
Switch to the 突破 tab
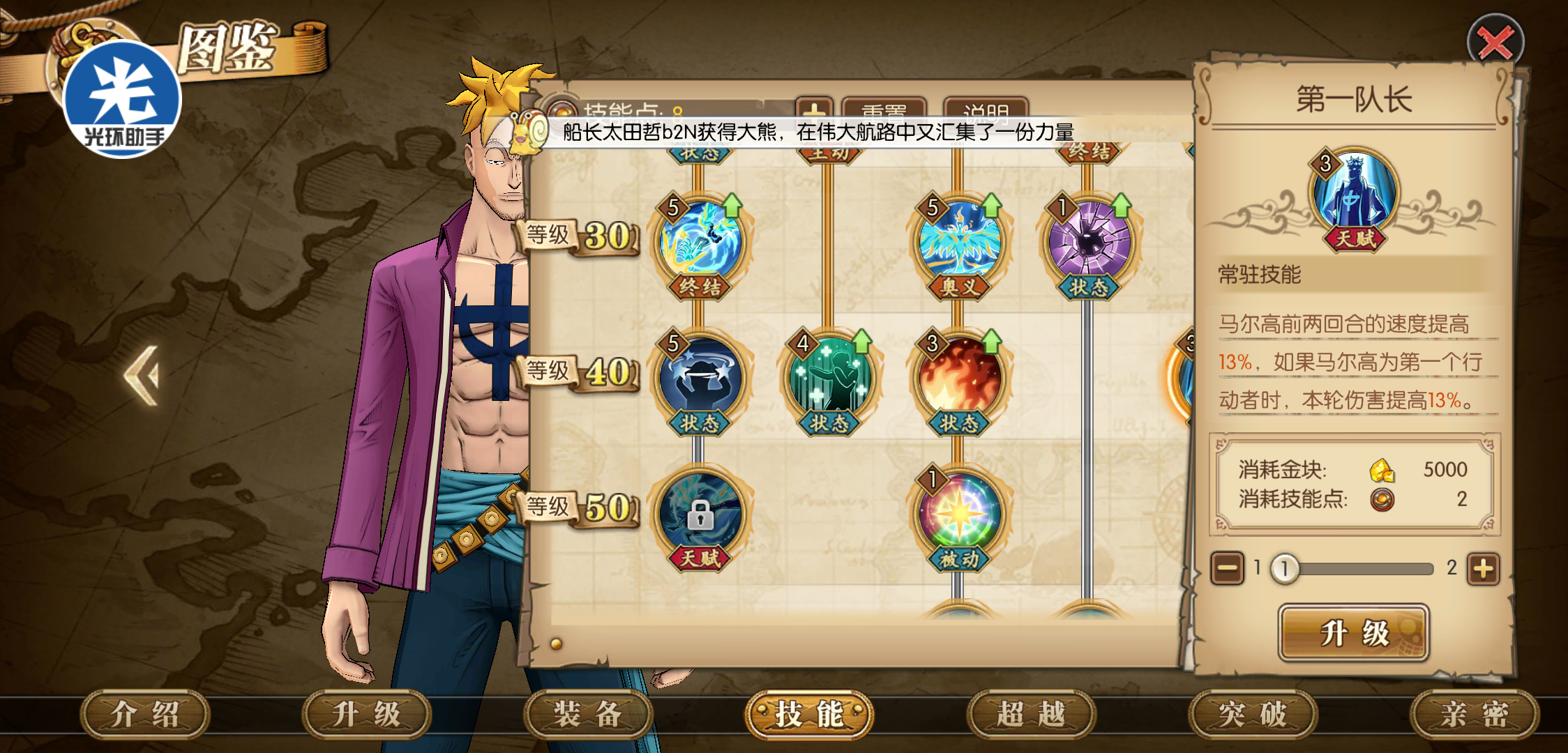coord(1253,714)
